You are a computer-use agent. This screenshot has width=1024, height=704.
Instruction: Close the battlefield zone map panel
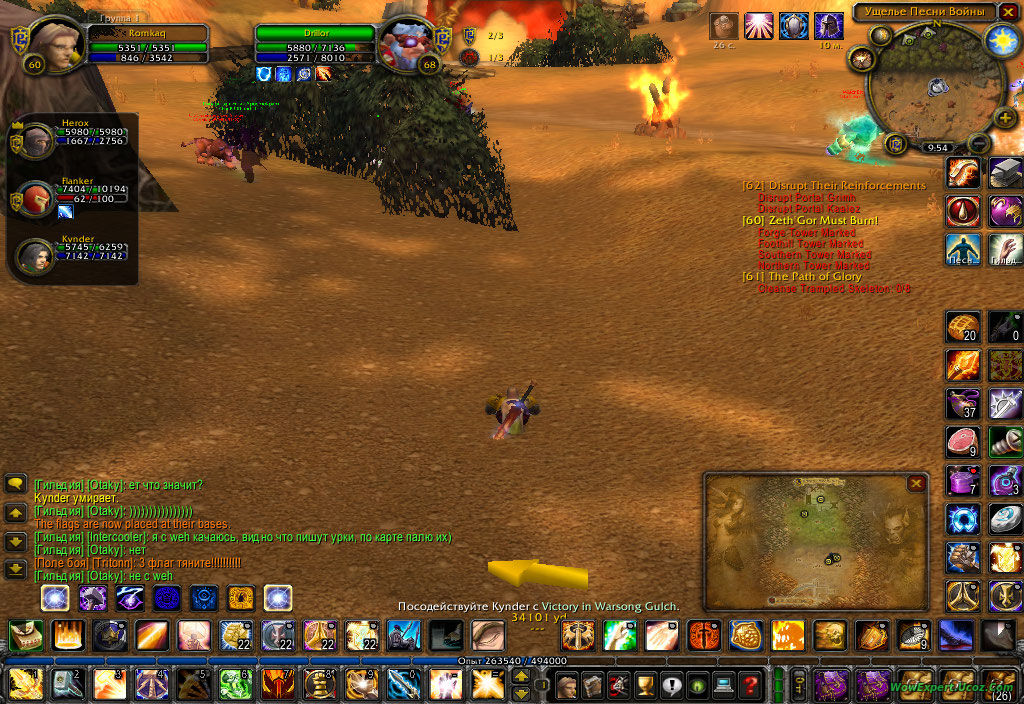916,484
